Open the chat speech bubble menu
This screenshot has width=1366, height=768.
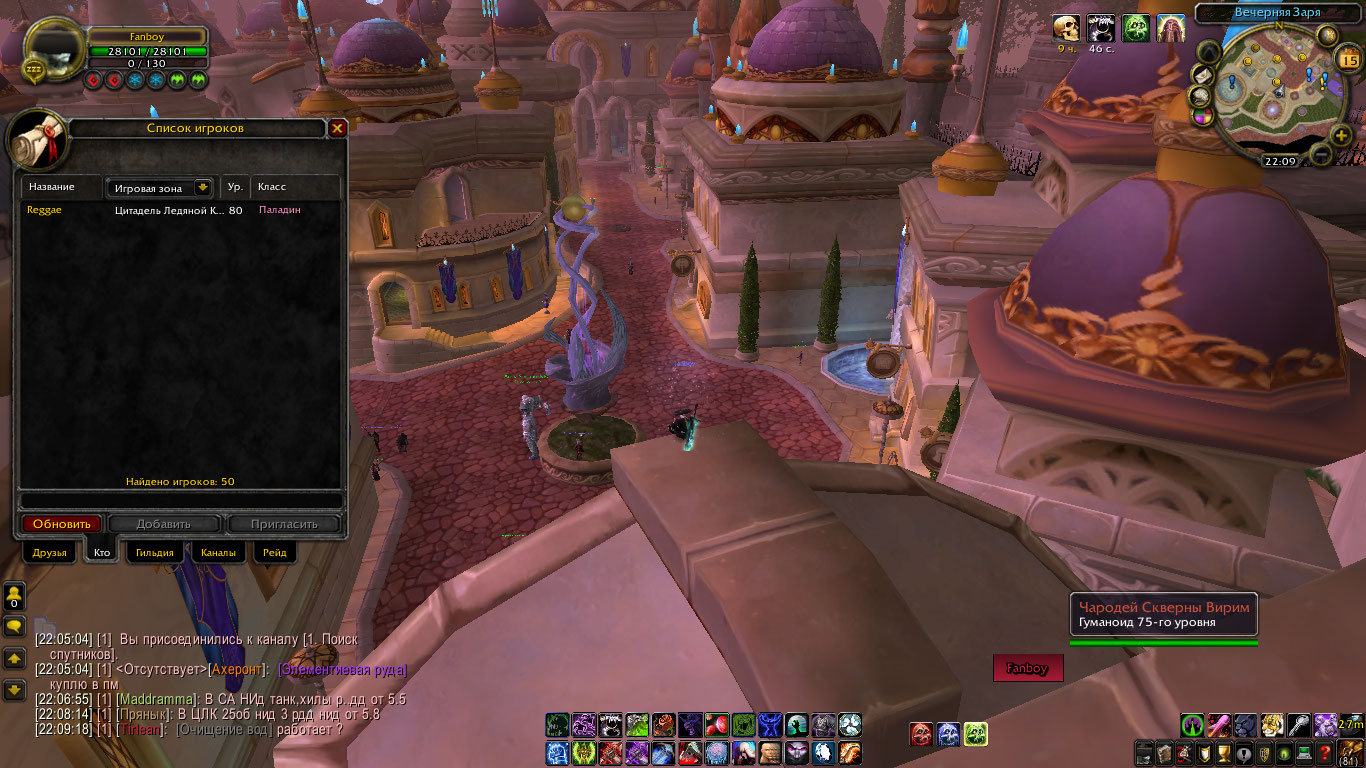[14, 626]
